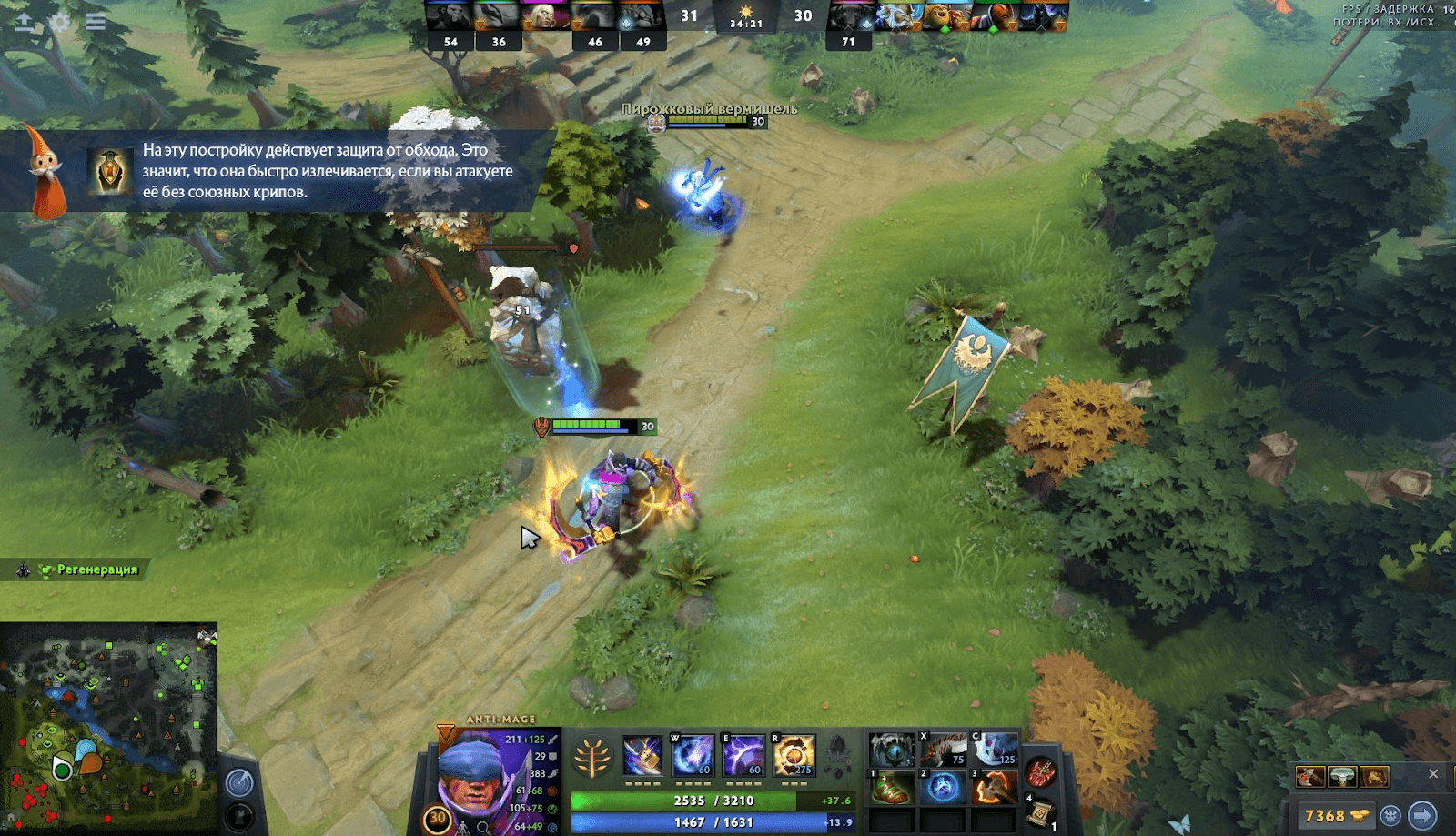The image size is (1456, 836).
Task: Select the blonde hero portrait in the top bar
Action: tap(546, 16)
